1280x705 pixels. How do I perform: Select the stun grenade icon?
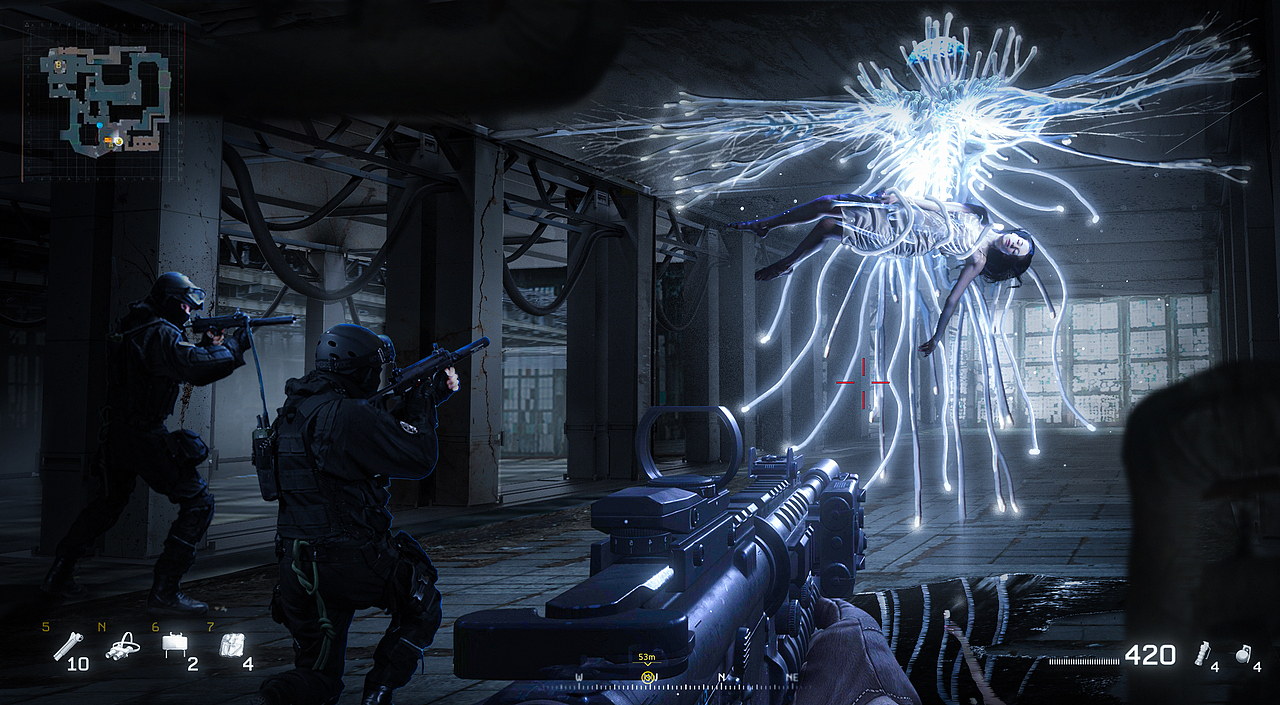[1204, 654]
